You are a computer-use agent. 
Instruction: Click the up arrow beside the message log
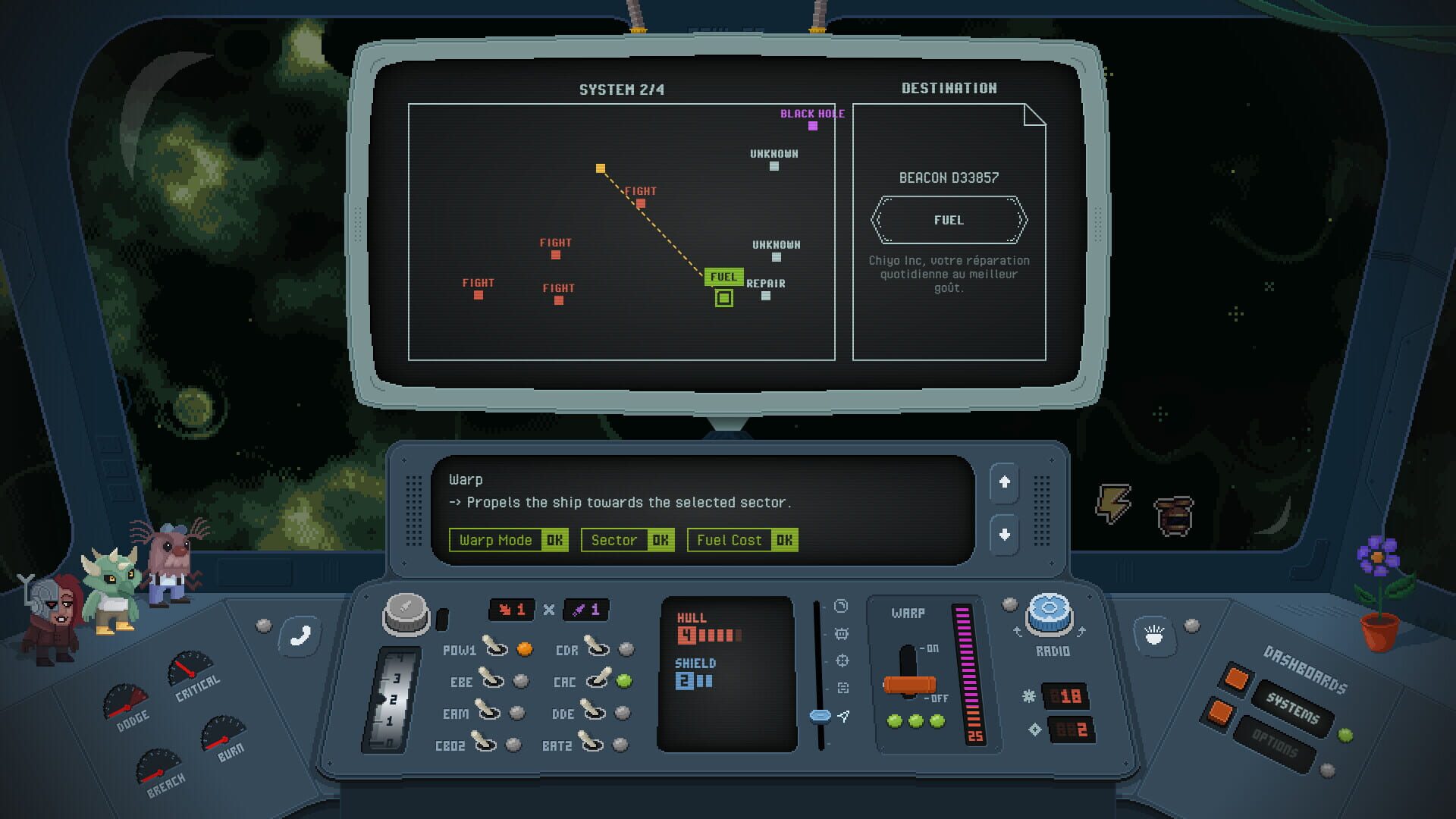click(x=1005, y=483)
